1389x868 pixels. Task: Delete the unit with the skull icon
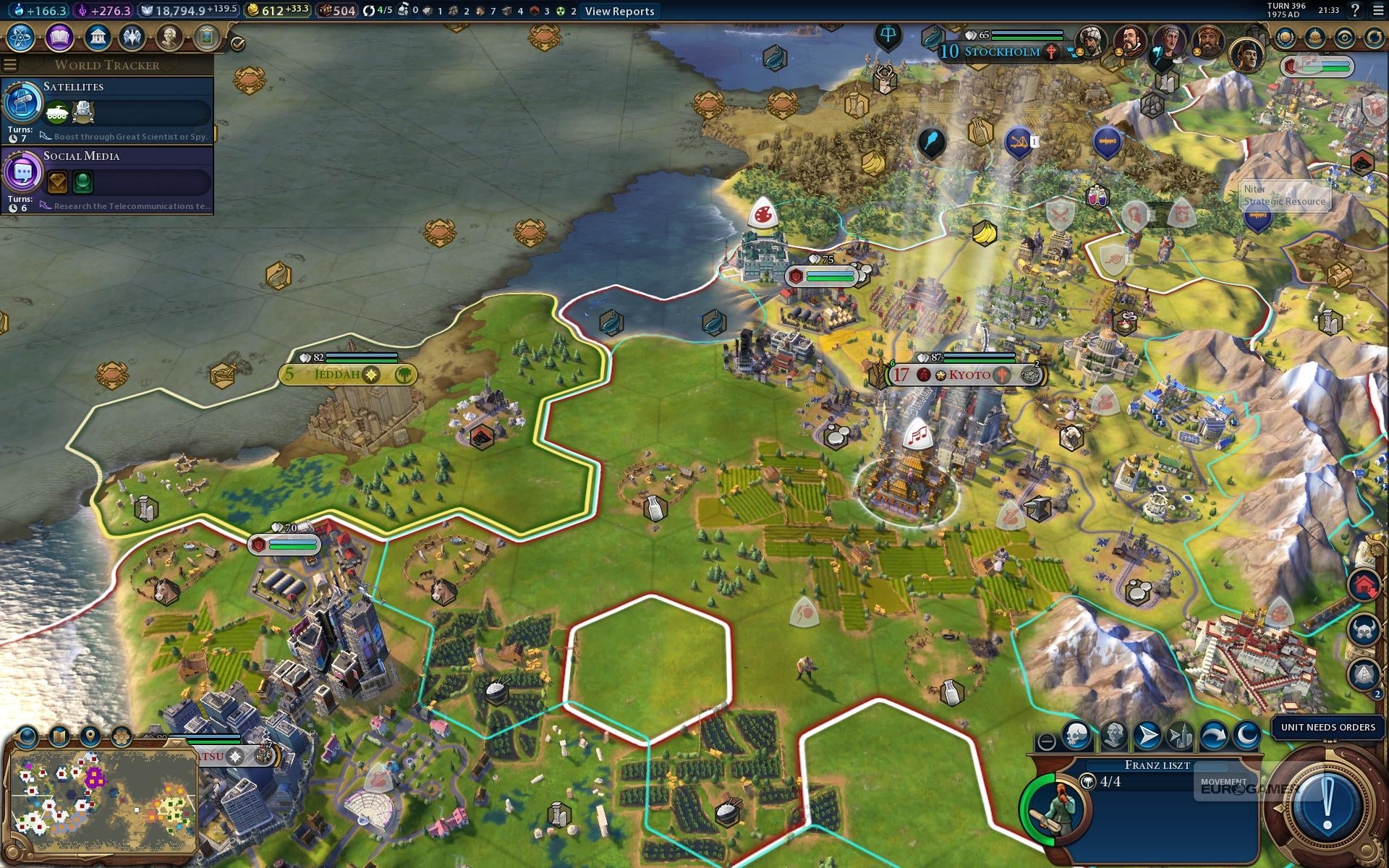click(x=1076, y=736)
